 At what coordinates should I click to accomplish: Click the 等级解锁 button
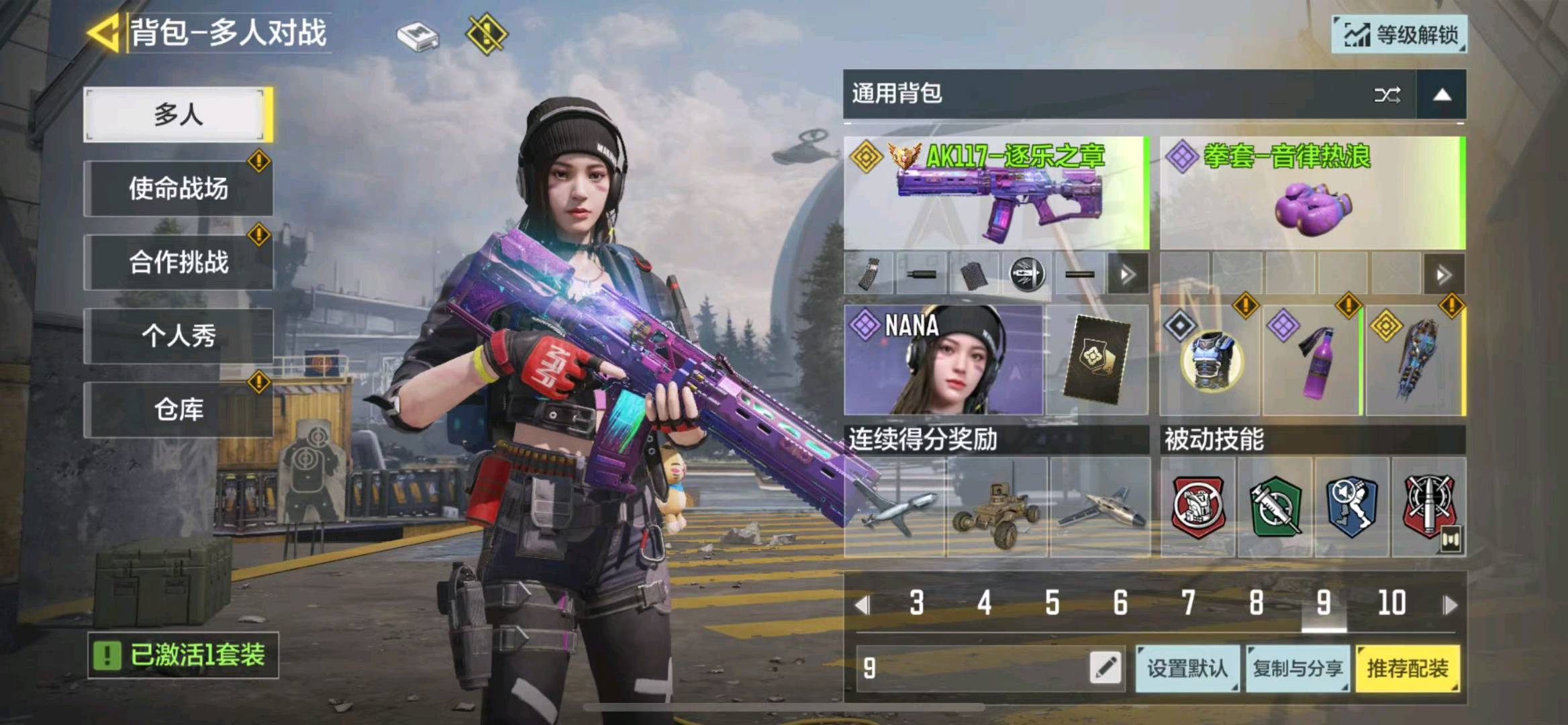click(x=1400, y=34)
